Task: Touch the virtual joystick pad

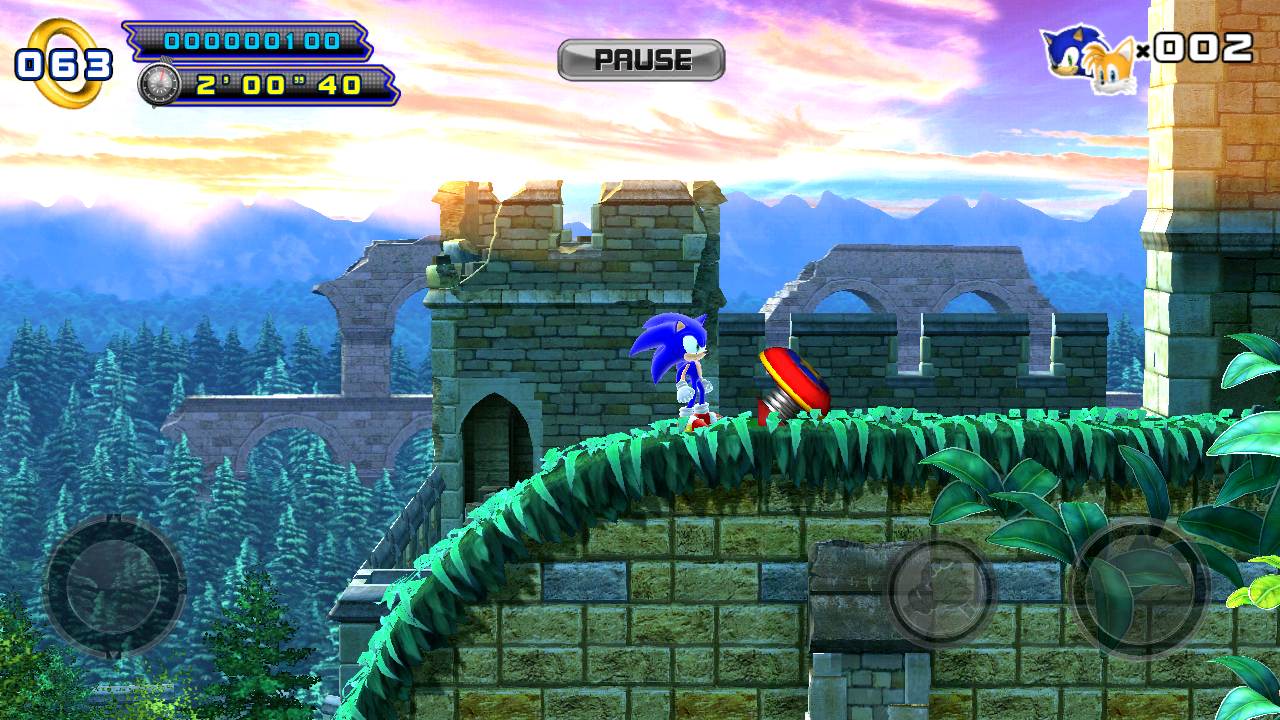Action: pos(114,586)
